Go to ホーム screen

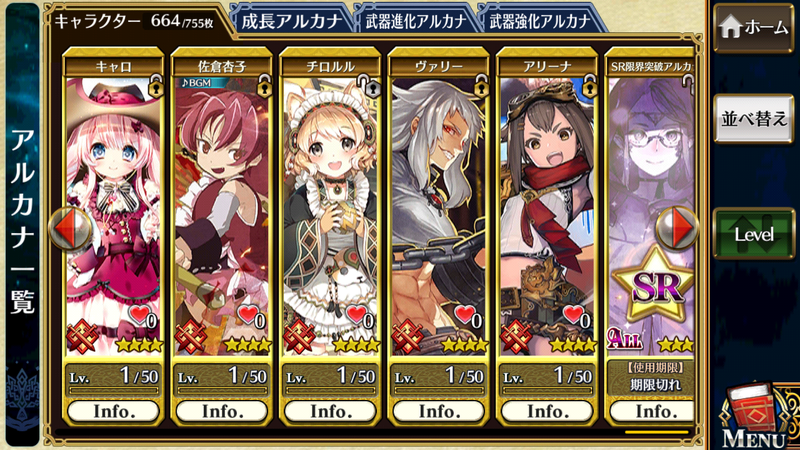[753, 27]
